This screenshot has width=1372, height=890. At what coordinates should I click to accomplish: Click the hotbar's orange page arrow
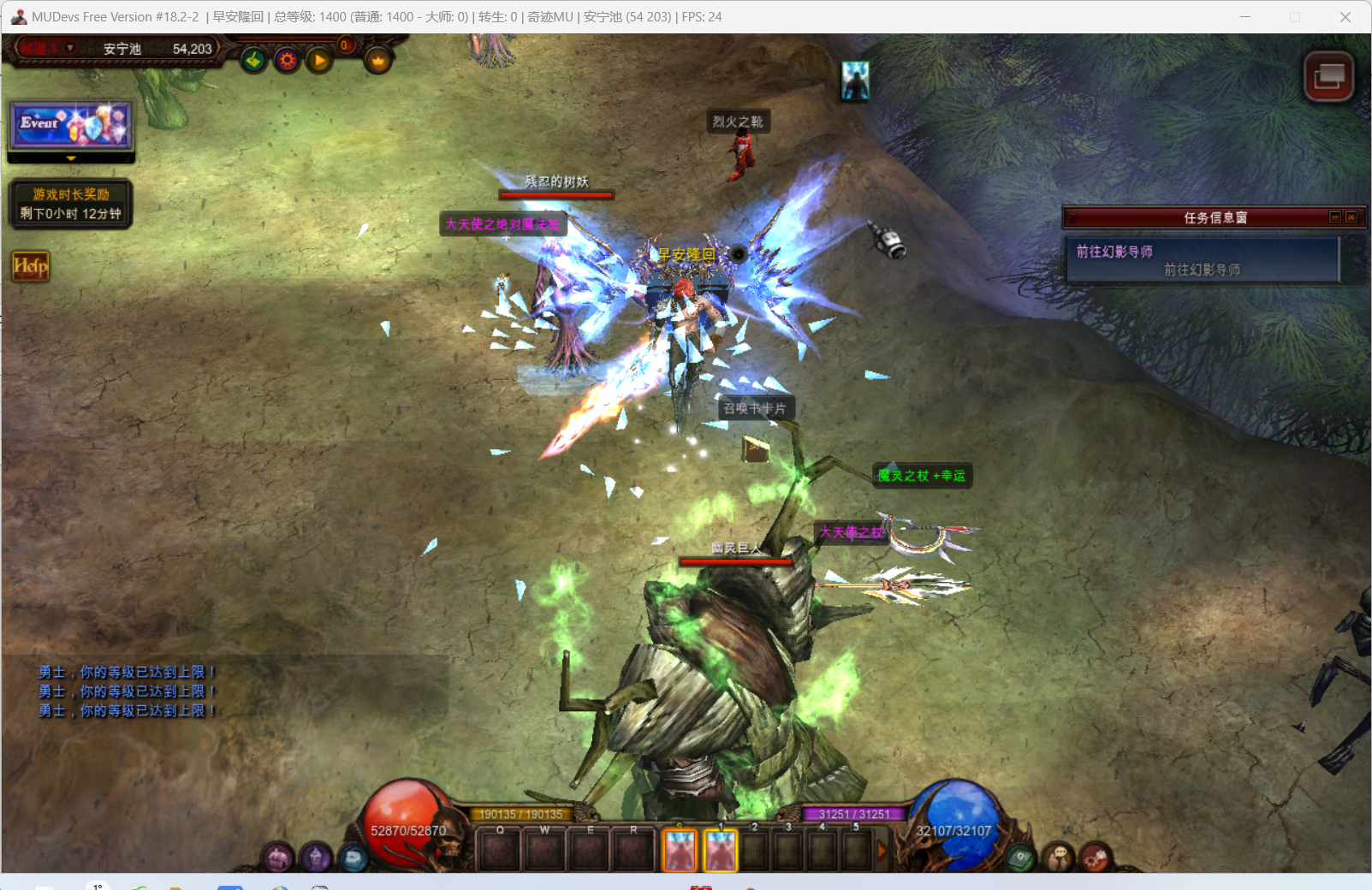click(882, 851)
